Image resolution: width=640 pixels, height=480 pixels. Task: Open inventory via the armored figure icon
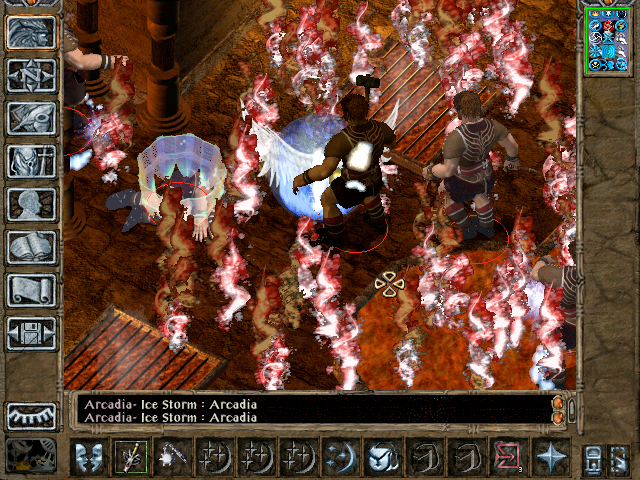tap(30, 161)
